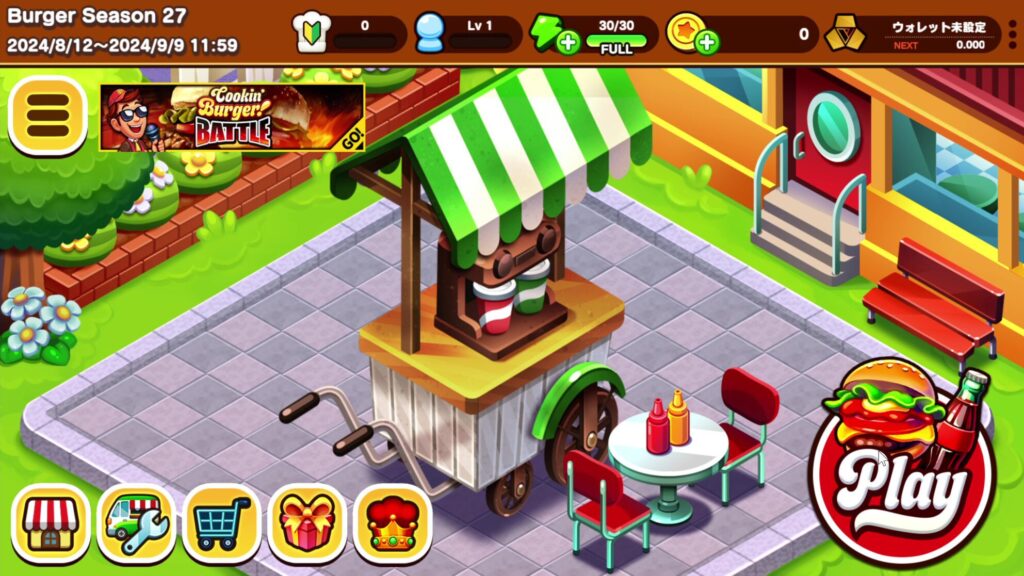This screenshot has height=576, width=1024.
Task: Open the food truck wrench upgrade icon
Action: [x=136, y=524]
